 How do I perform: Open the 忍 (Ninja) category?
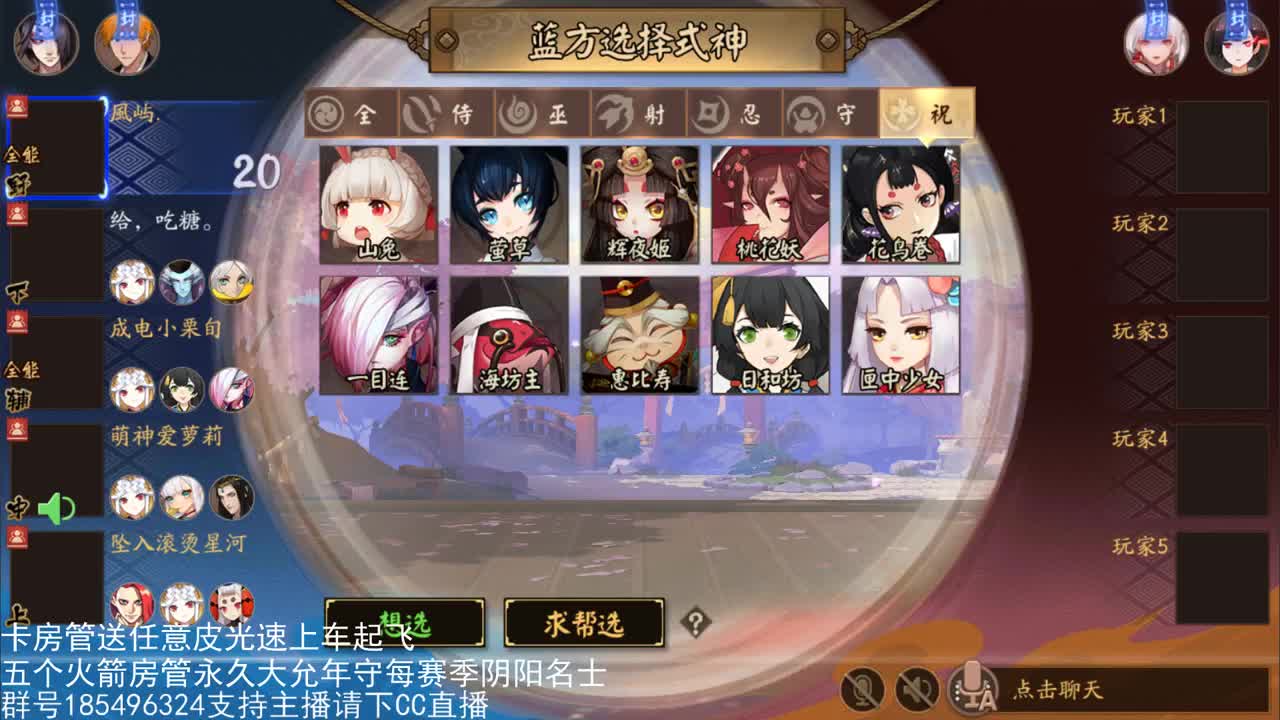(x=733, y=113)
